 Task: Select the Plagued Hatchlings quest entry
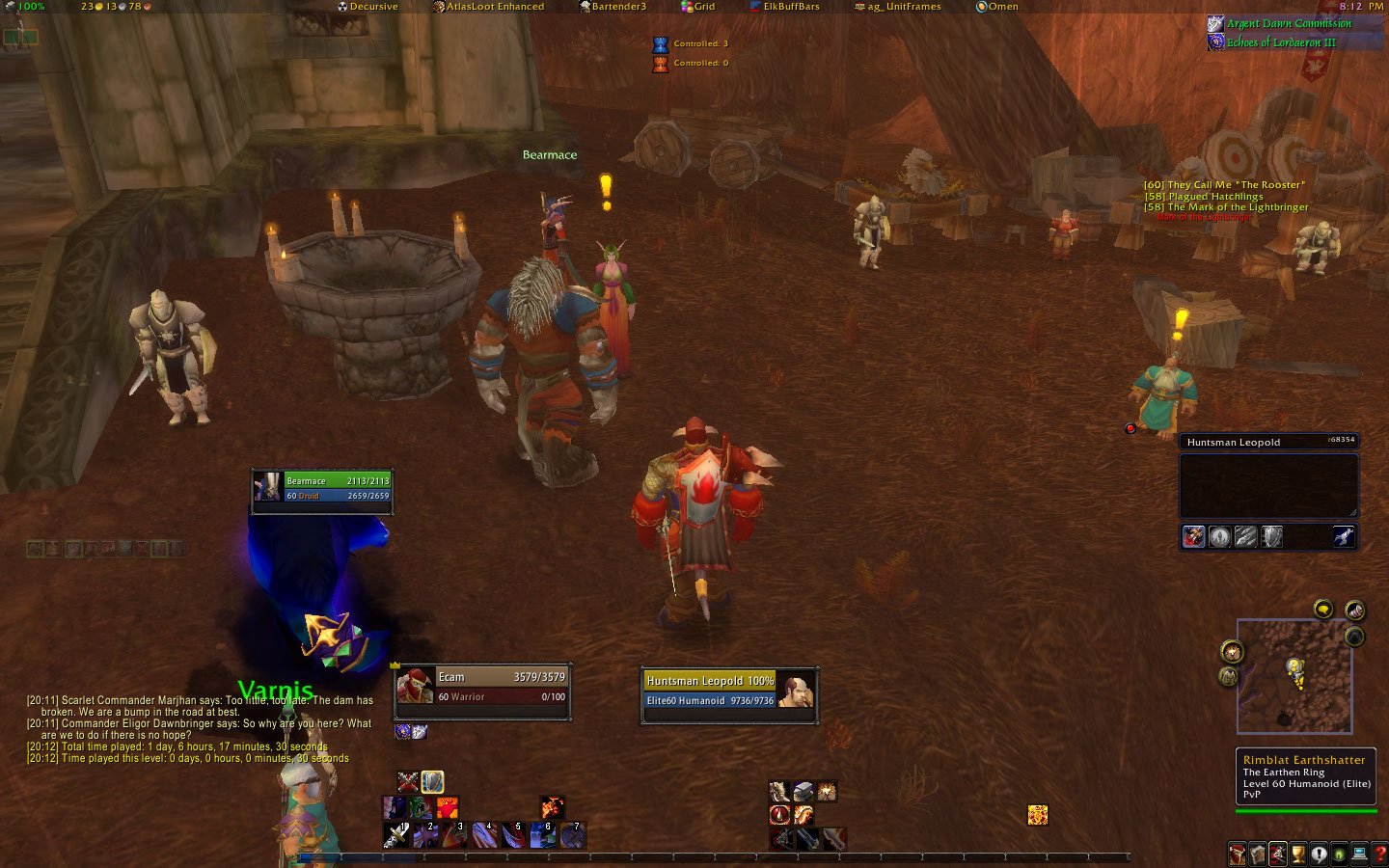click(x=1204, y=197)
